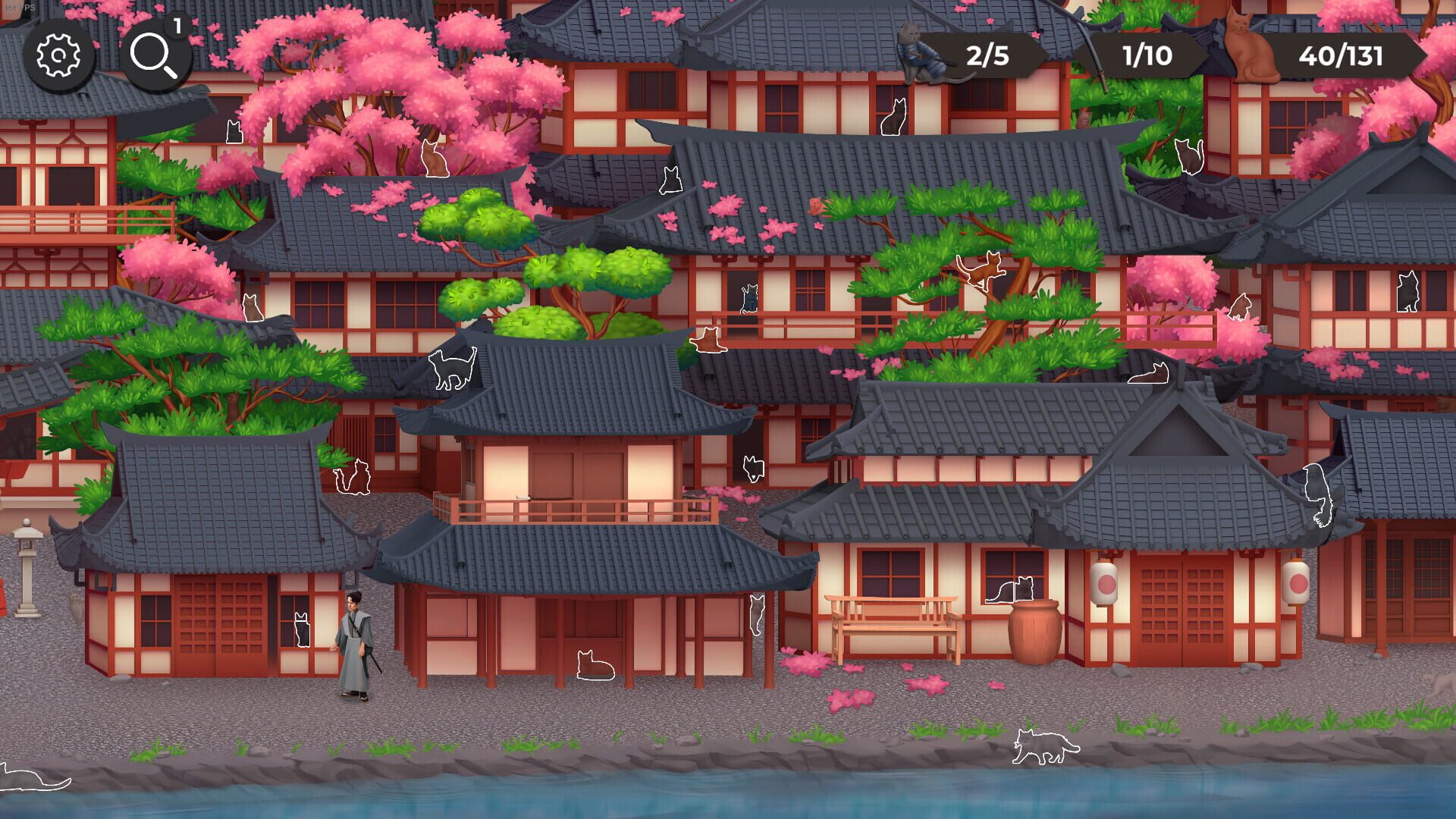Click the brown cat silhouette beside the blossom tree
1456x819 pixels.
click(435, 158)
